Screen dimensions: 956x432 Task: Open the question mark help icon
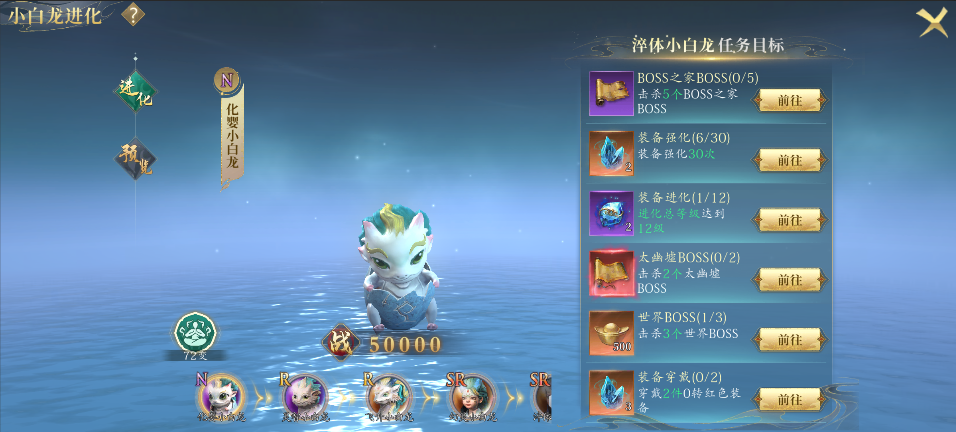tap(133, 15)
